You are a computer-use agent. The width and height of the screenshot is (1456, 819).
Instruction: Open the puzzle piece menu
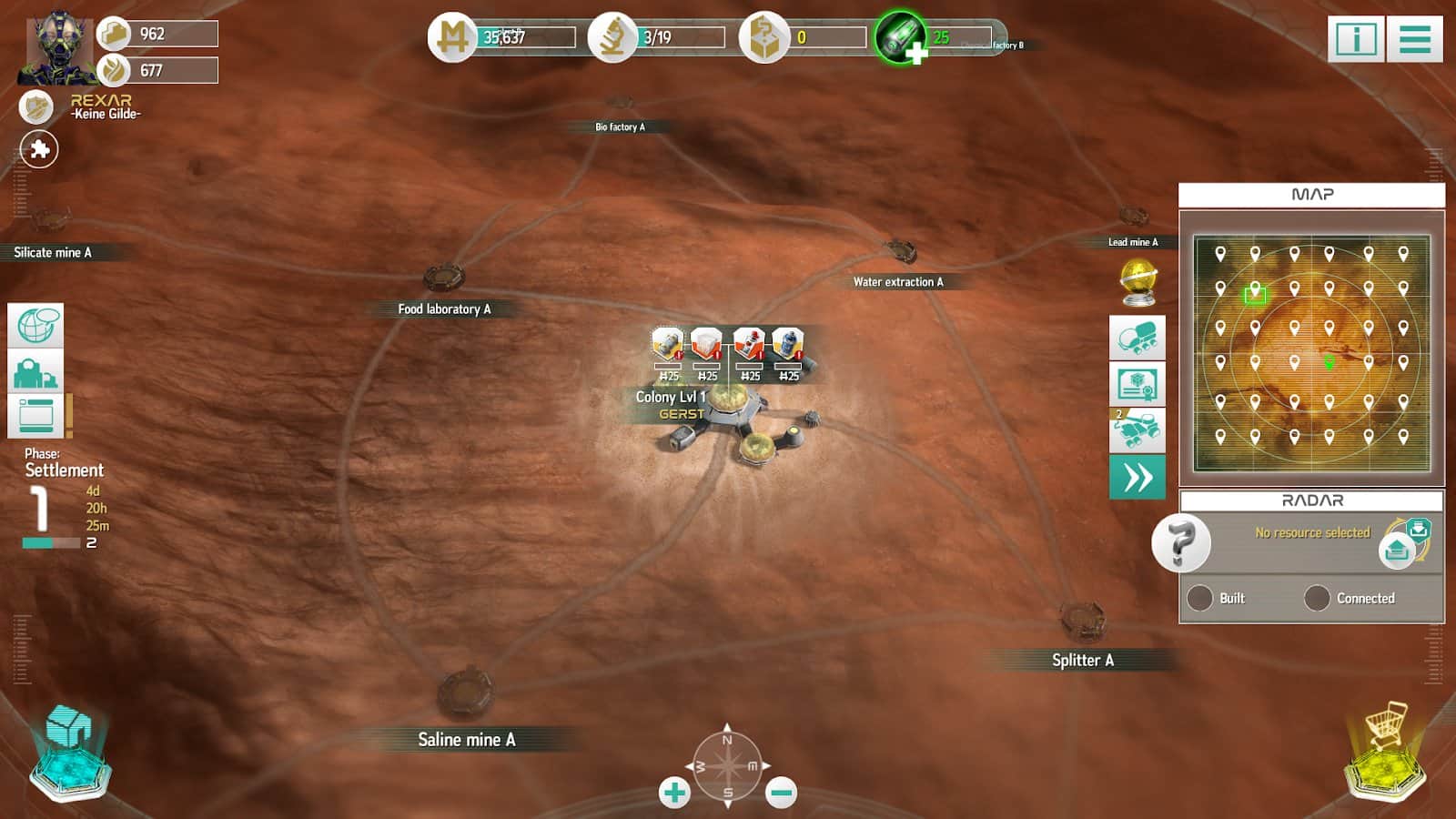[x=39, y=149]
